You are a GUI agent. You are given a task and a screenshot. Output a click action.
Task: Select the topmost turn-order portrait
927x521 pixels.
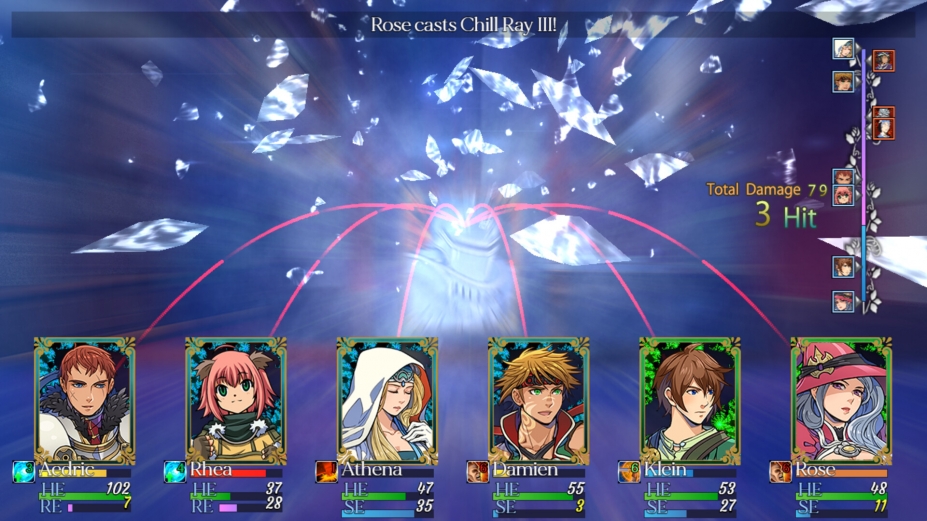(x=843, y=49)
